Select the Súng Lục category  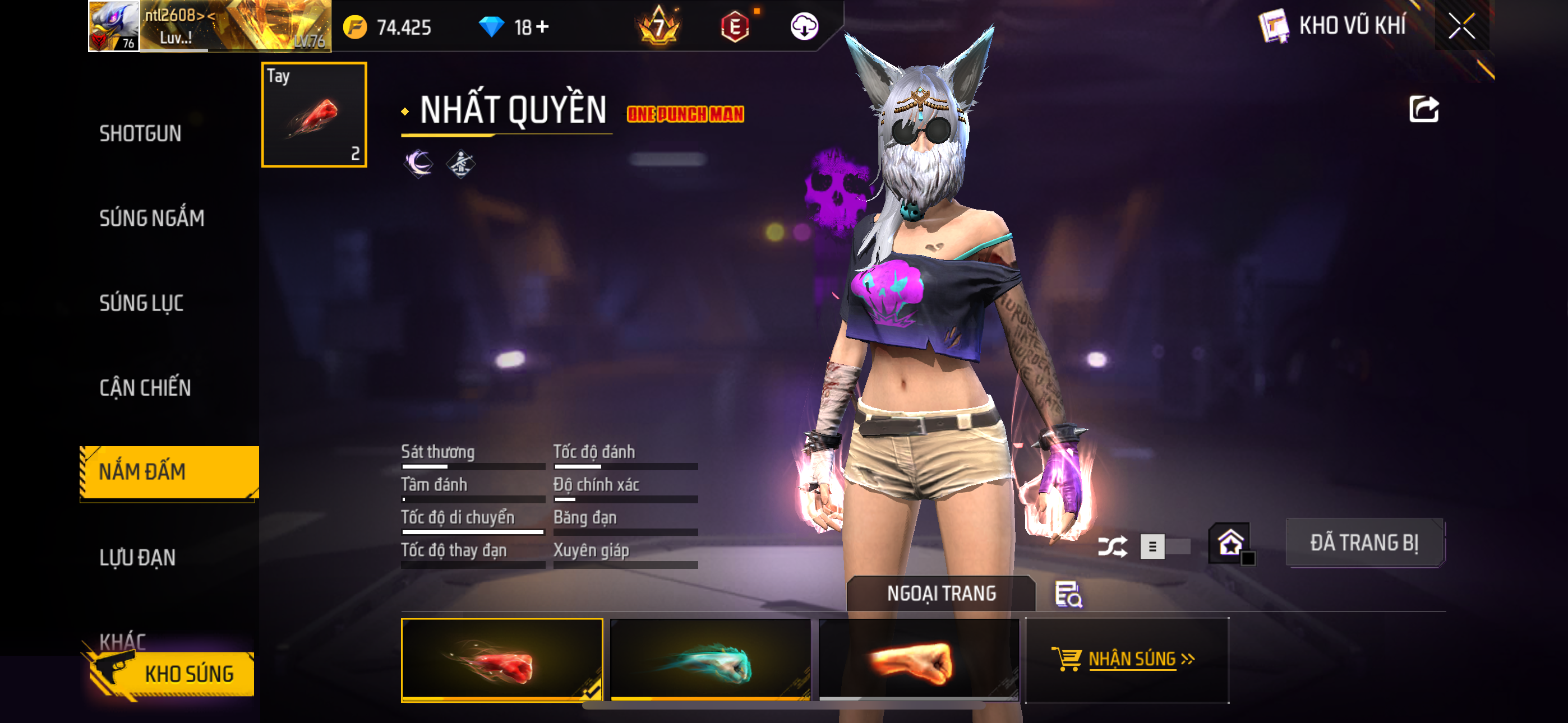(141, 303)
